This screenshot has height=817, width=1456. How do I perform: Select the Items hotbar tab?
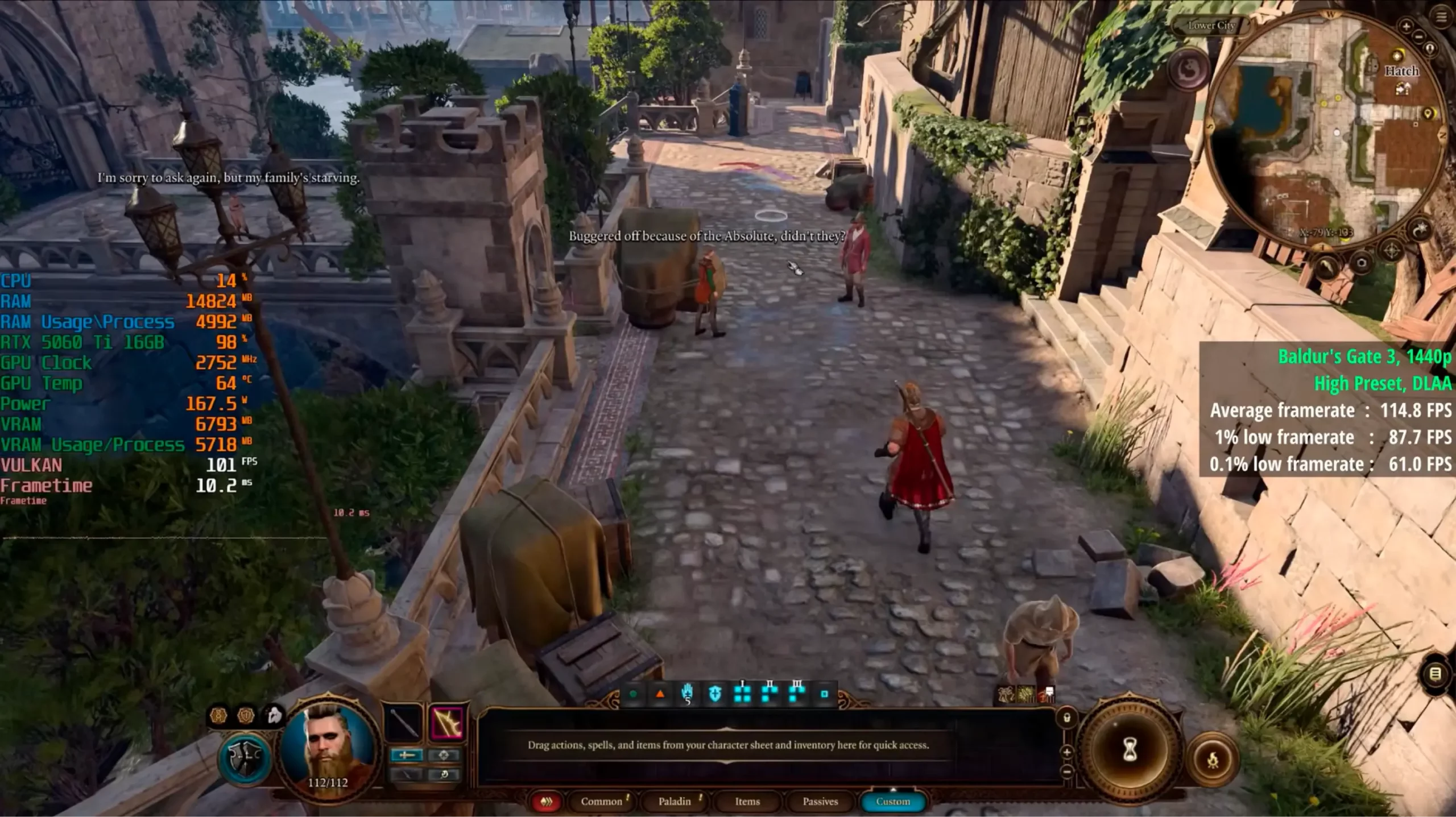(747, 801)
